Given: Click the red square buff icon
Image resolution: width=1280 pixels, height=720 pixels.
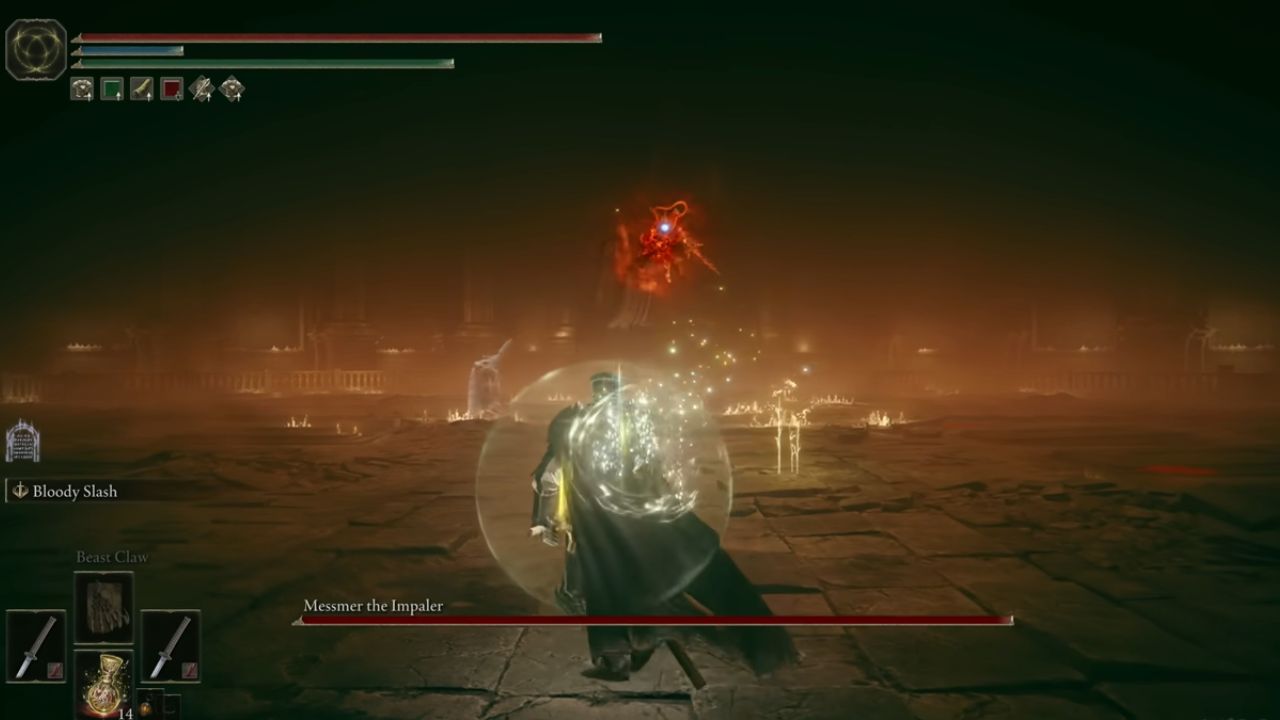Looking at the screenshot, I should point(170,88).
